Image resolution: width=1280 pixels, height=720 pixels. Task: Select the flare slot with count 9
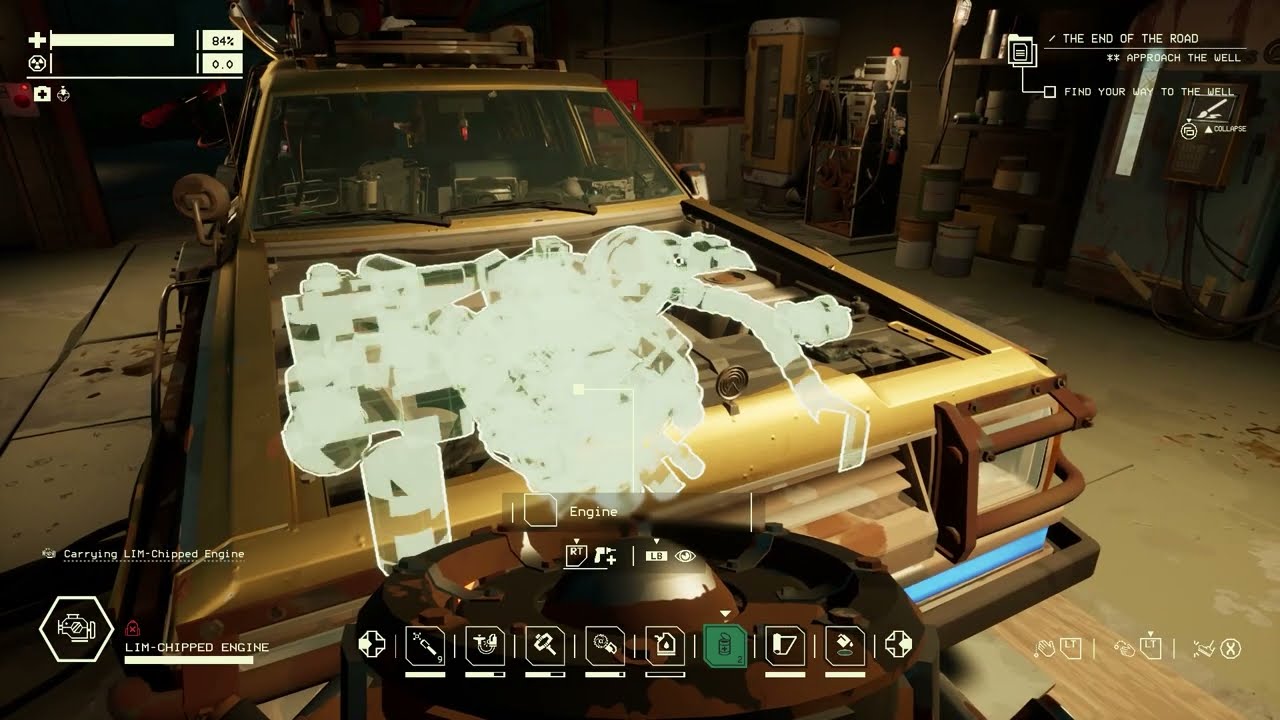[x=425, y=645]
